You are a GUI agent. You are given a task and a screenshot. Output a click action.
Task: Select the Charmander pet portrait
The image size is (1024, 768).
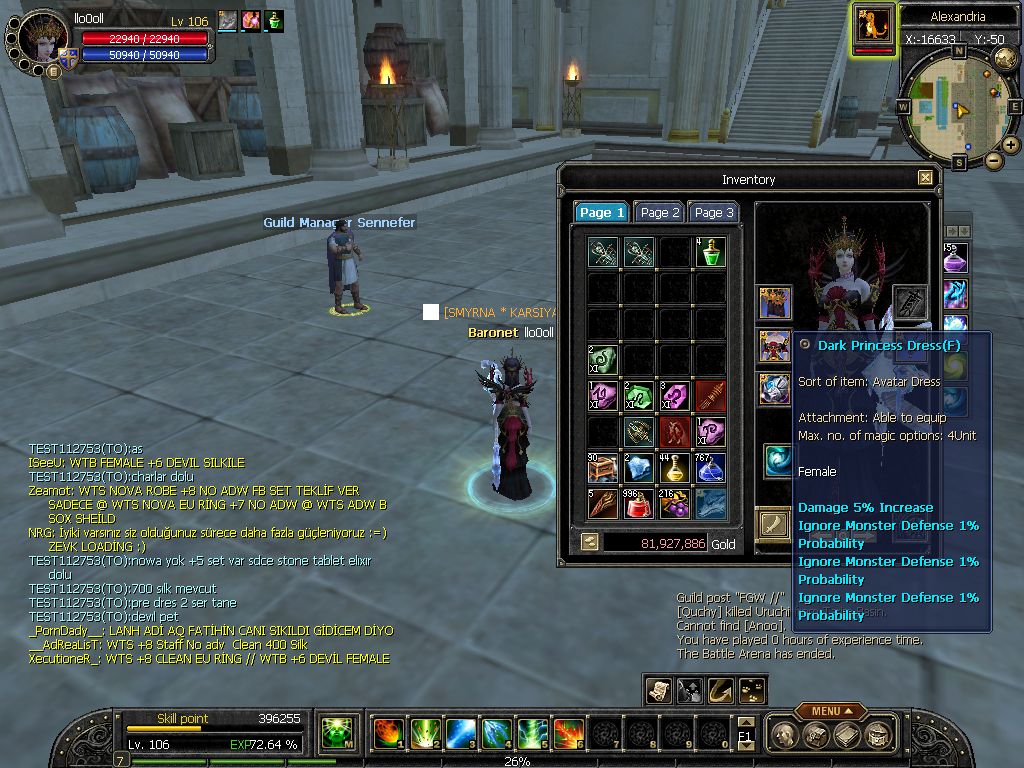(874, 26)
